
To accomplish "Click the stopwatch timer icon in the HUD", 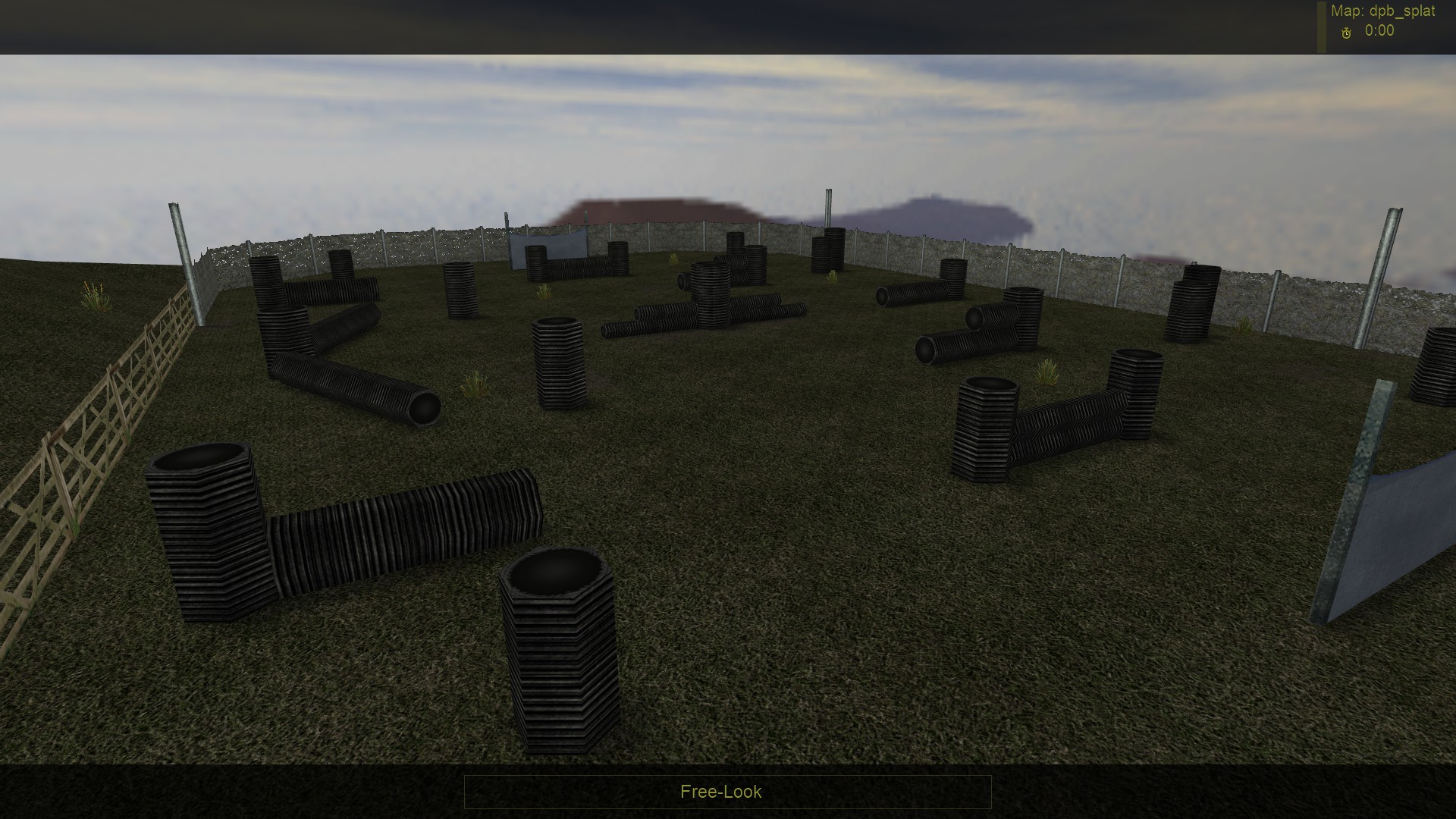I will (x=1346, y=33).
